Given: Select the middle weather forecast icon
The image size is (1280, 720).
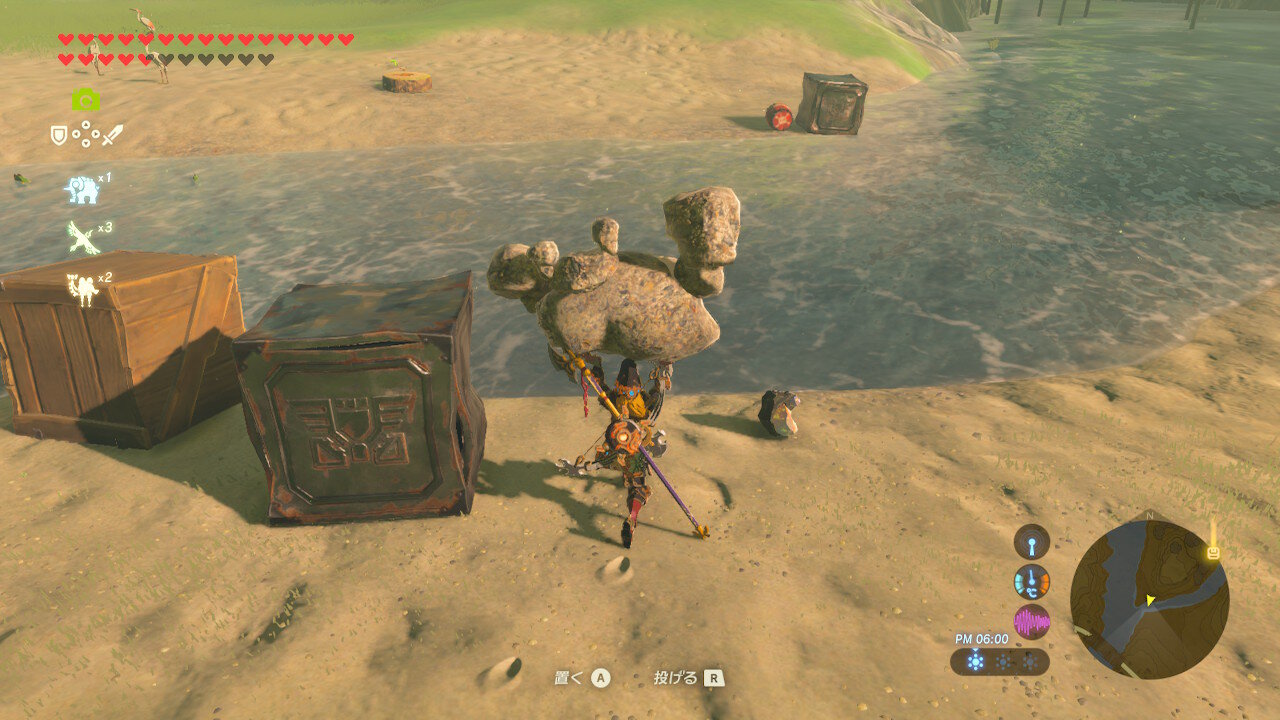Looking at the screenshot, I should tap(1003, 660).
